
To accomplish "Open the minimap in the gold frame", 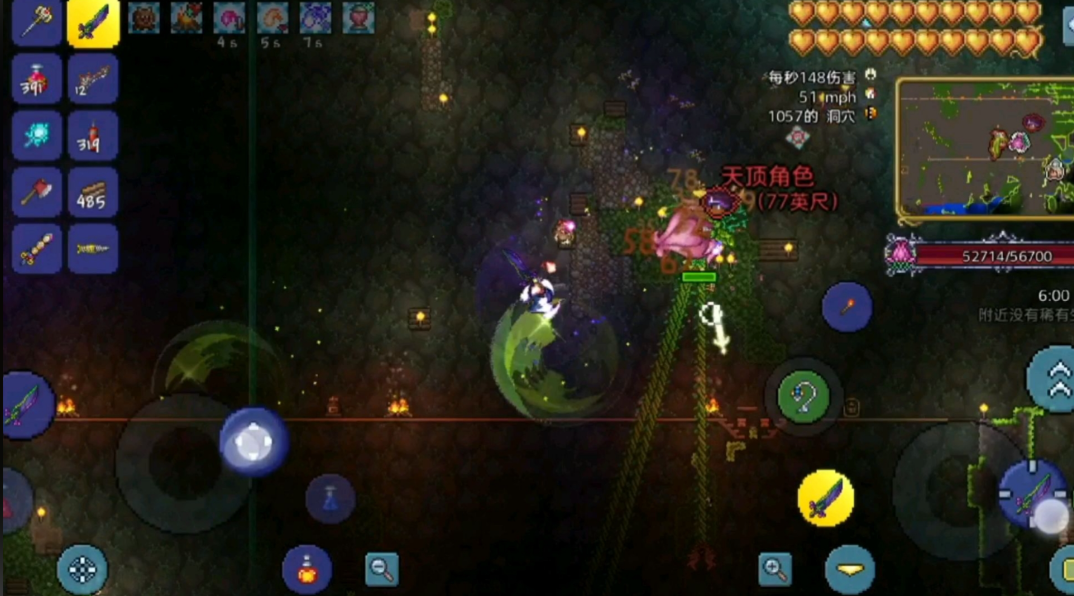I will pyautogui.click(x=984, y=148).
